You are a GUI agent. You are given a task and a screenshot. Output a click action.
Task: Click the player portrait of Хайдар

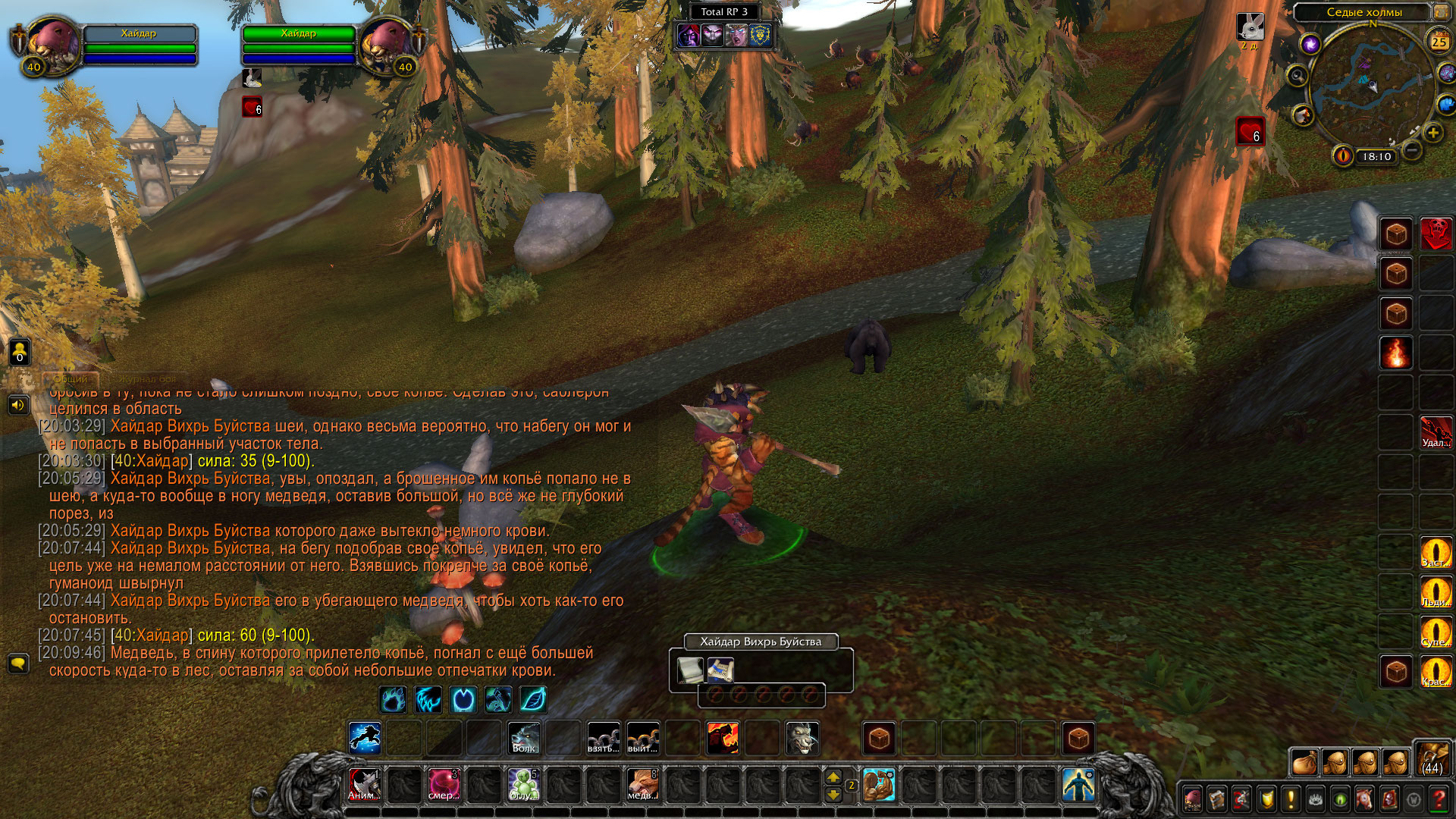[53, 45]
